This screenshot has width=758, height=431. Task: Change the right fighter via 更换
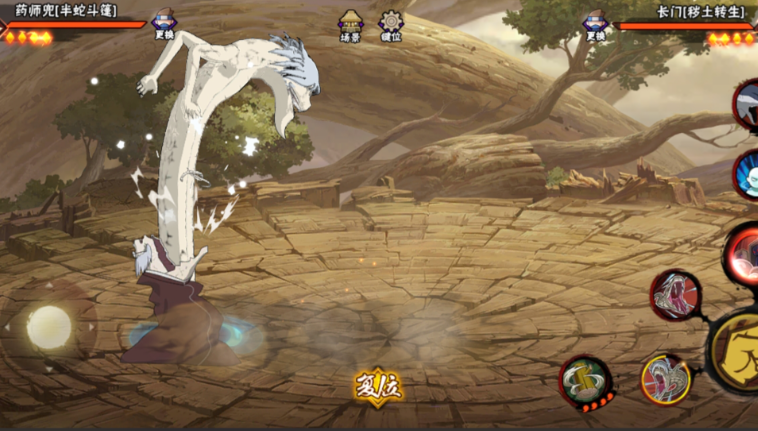(x=596, y=25)
